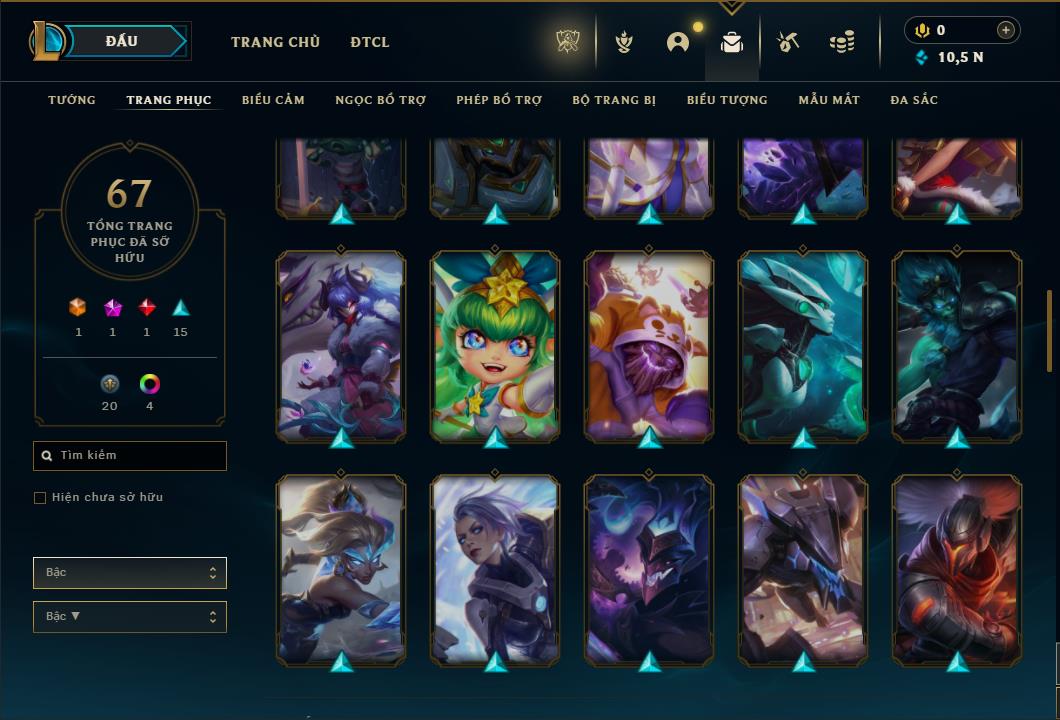Click the Tìm kiếm search field
The width and height of the screenshot is (1060, 720).
[x=130, y=456]
